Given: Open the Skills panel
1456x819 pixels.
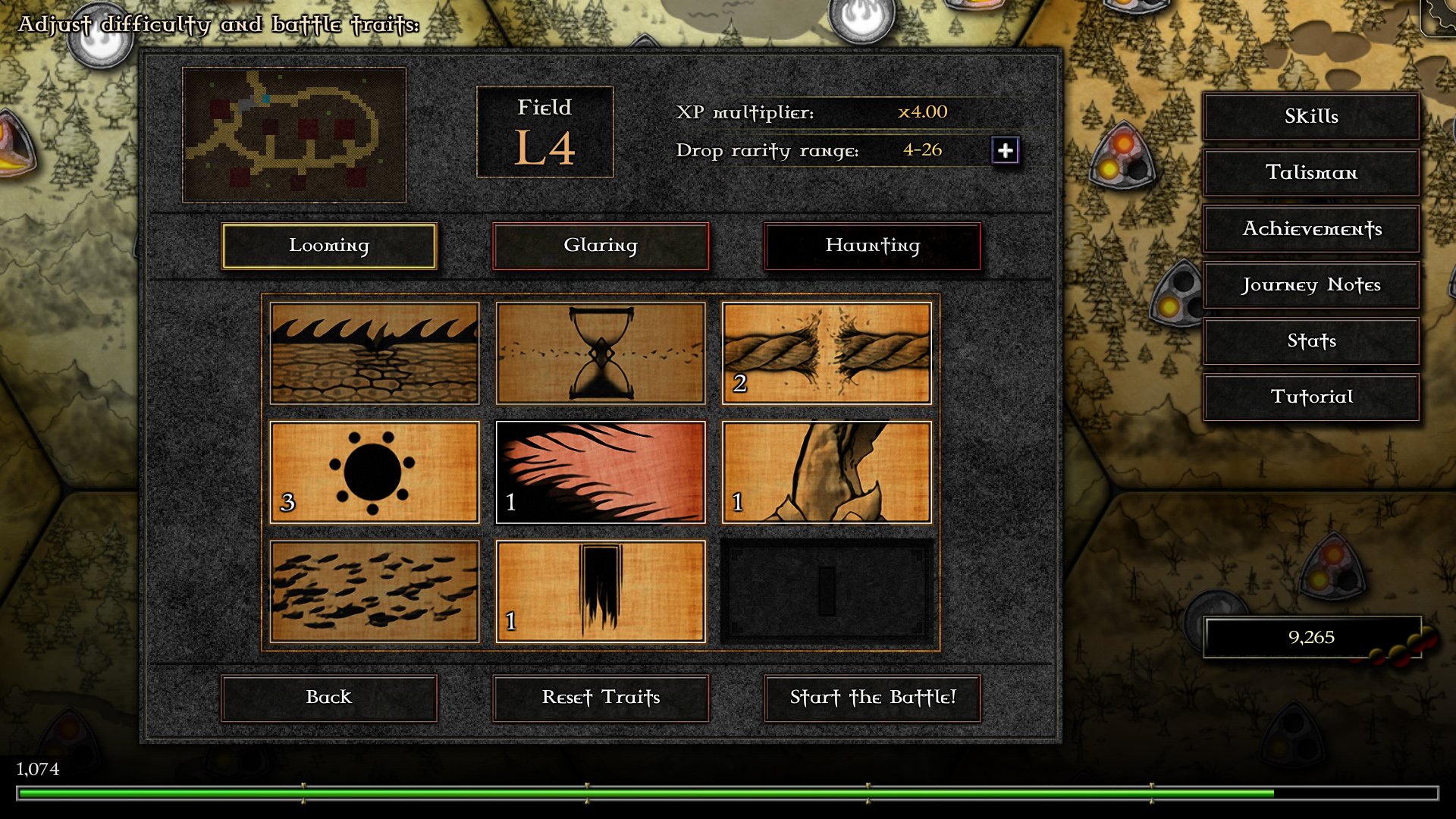Looking at the screenshot, I should coord(1310,116).
